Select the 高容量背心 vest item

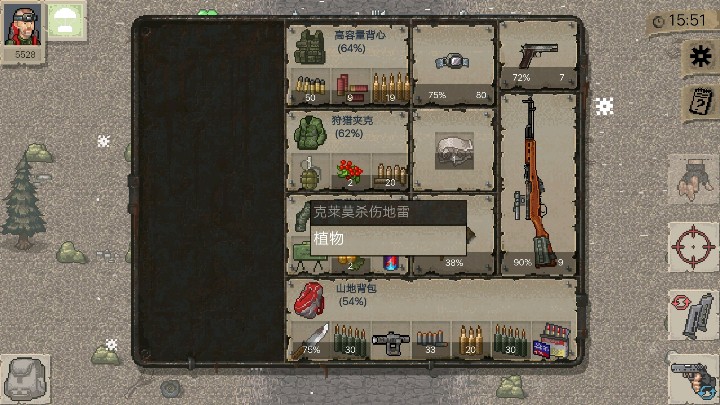(x=307, y=47)
